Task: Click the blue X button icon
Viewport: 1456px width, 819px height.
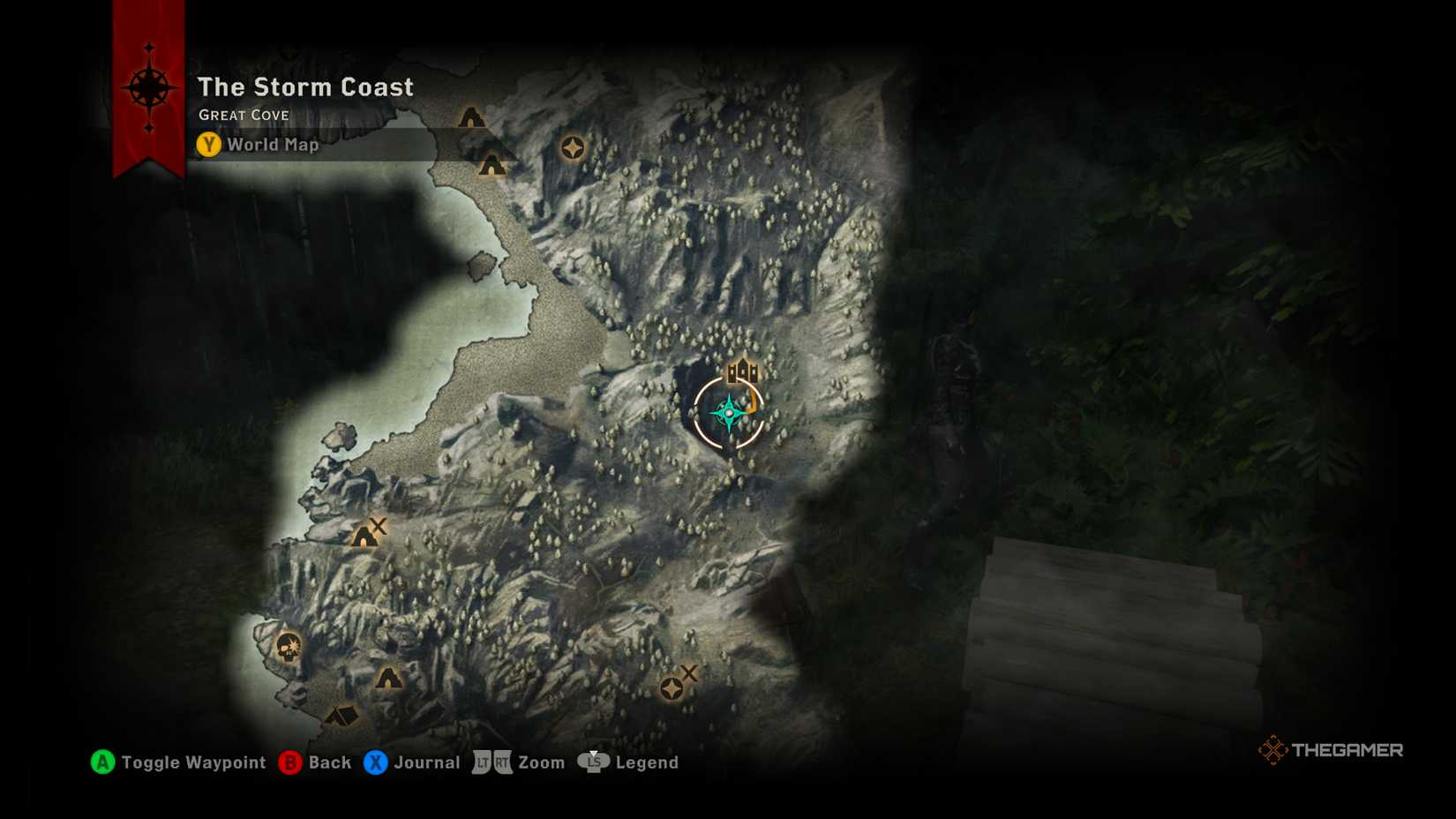Action: pos(375,763)
